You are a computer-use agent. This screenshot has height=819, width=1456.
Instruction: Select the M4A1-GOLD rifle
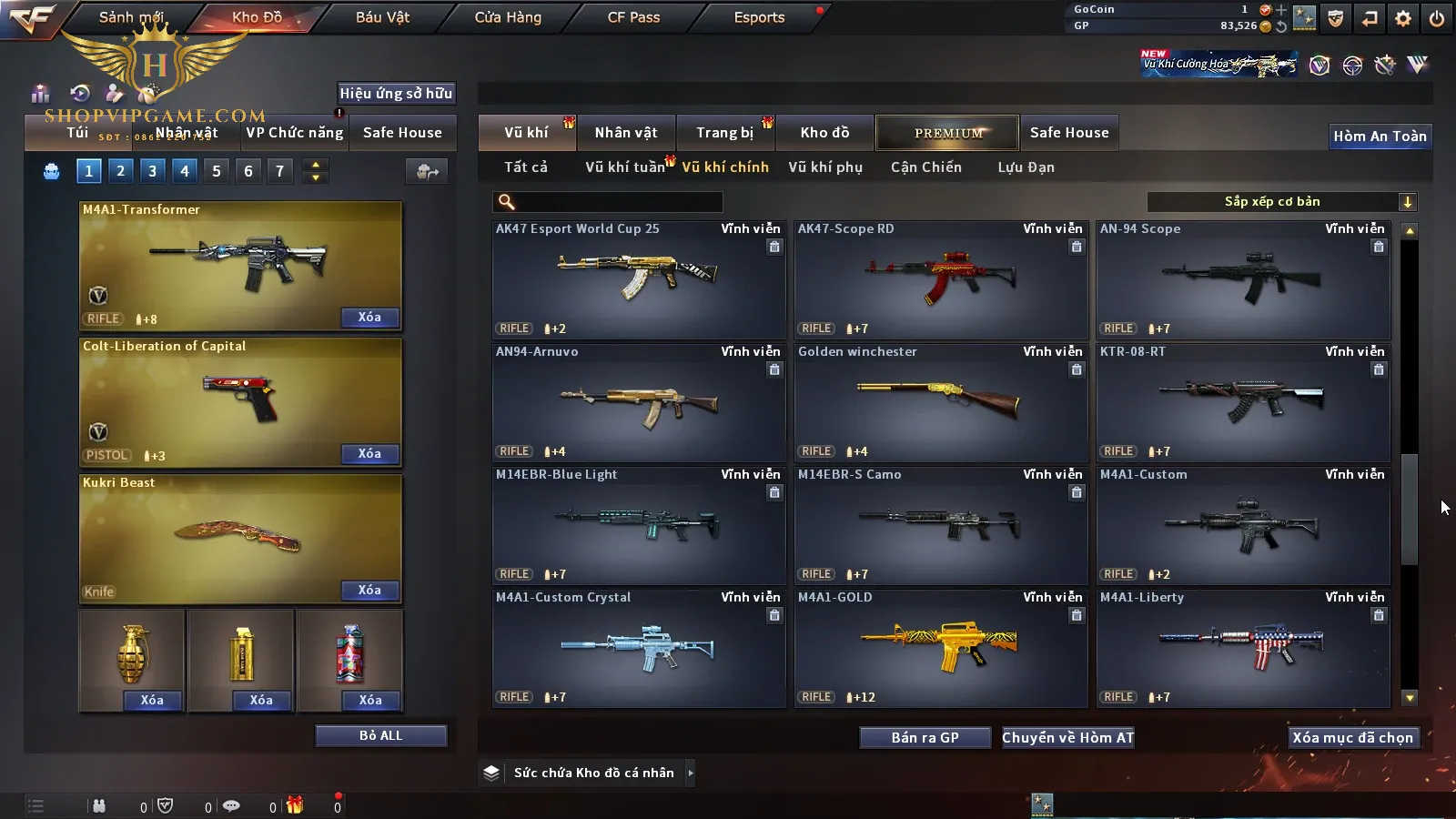pyautogui.click(x=941, y=648)
